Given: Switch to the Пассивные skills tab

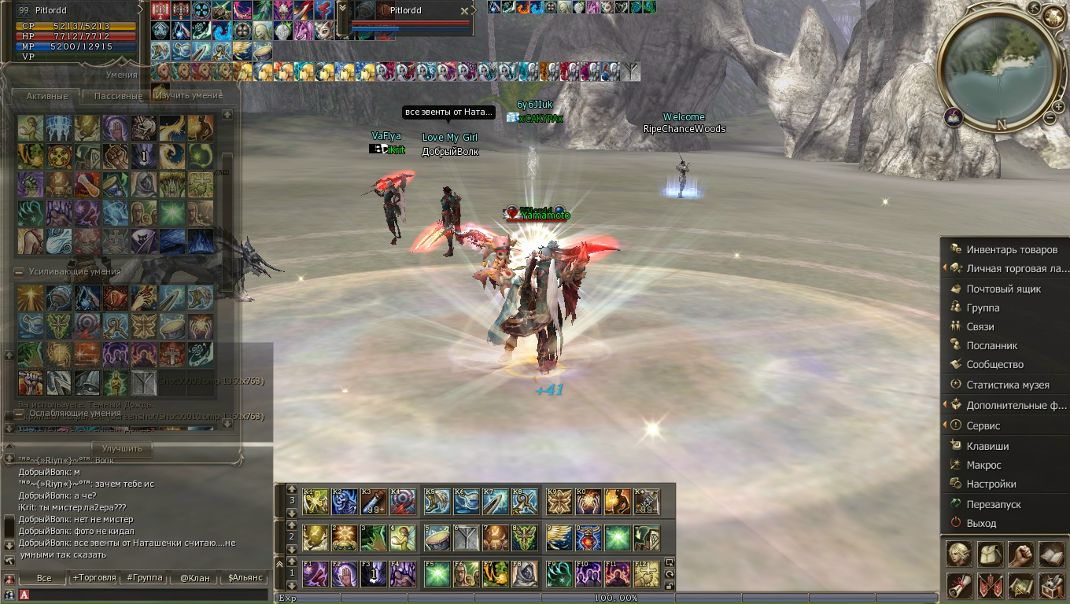Looking at the screenshot, I should click(117, 96).
